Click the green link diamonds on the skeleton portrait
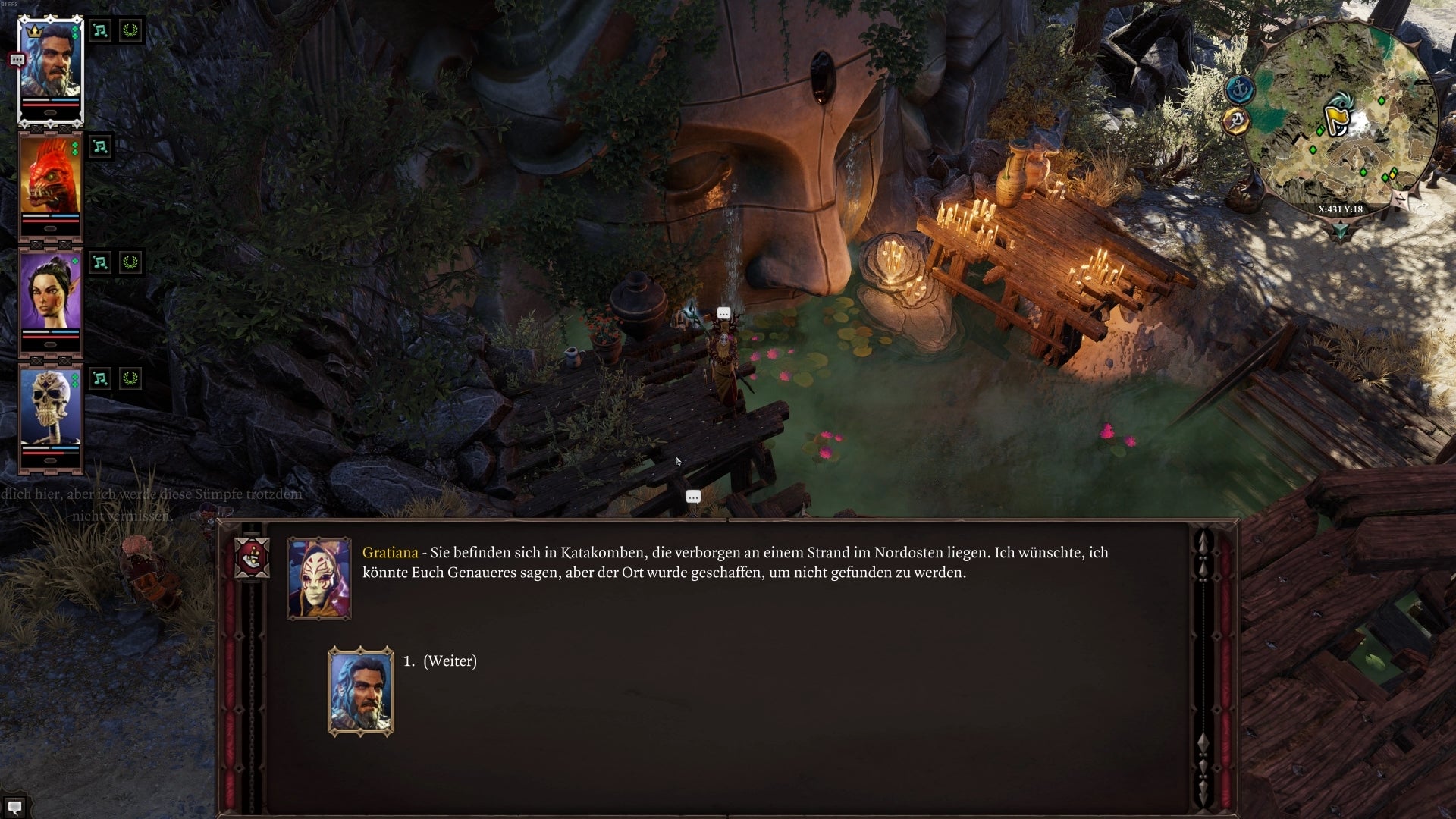 pos(74,379)
